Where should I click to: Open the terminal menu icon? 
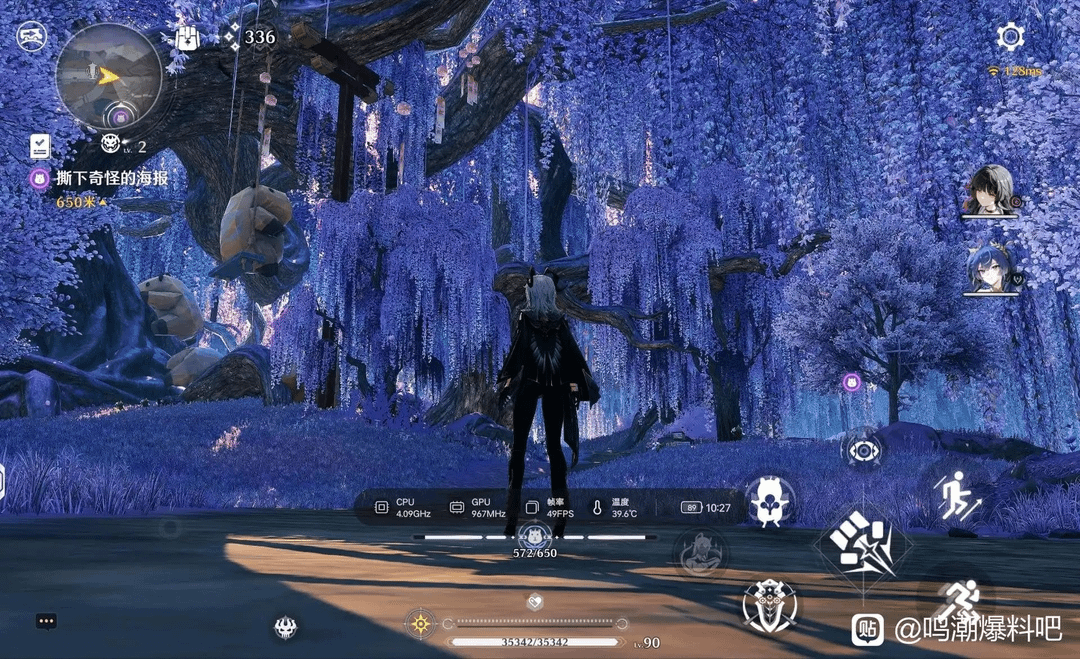click(32, 37)
